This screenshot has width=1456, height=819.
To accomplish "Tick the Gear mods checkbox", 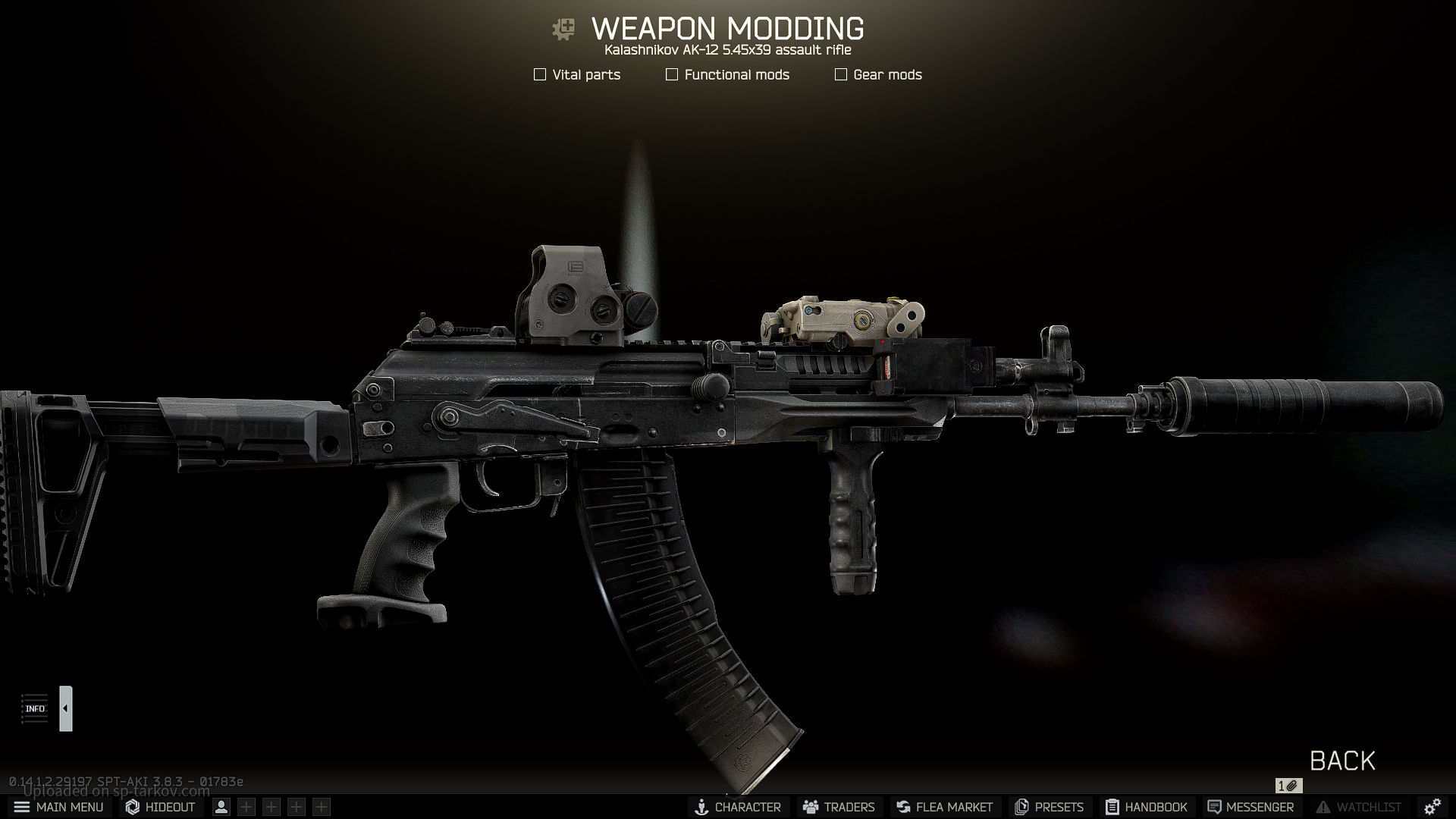I will tap(841, 74).
